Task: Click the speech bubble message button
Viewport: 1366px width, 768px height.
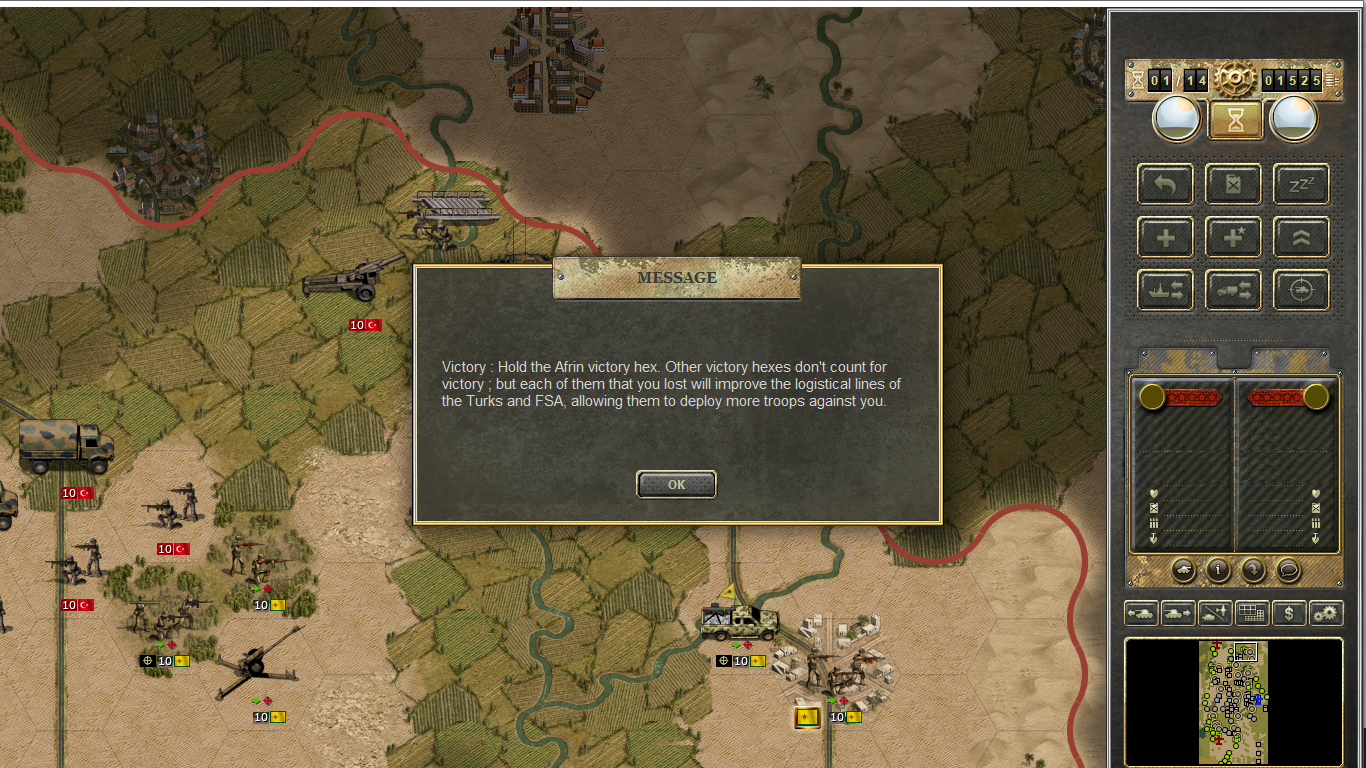Action: [1288, 570]
